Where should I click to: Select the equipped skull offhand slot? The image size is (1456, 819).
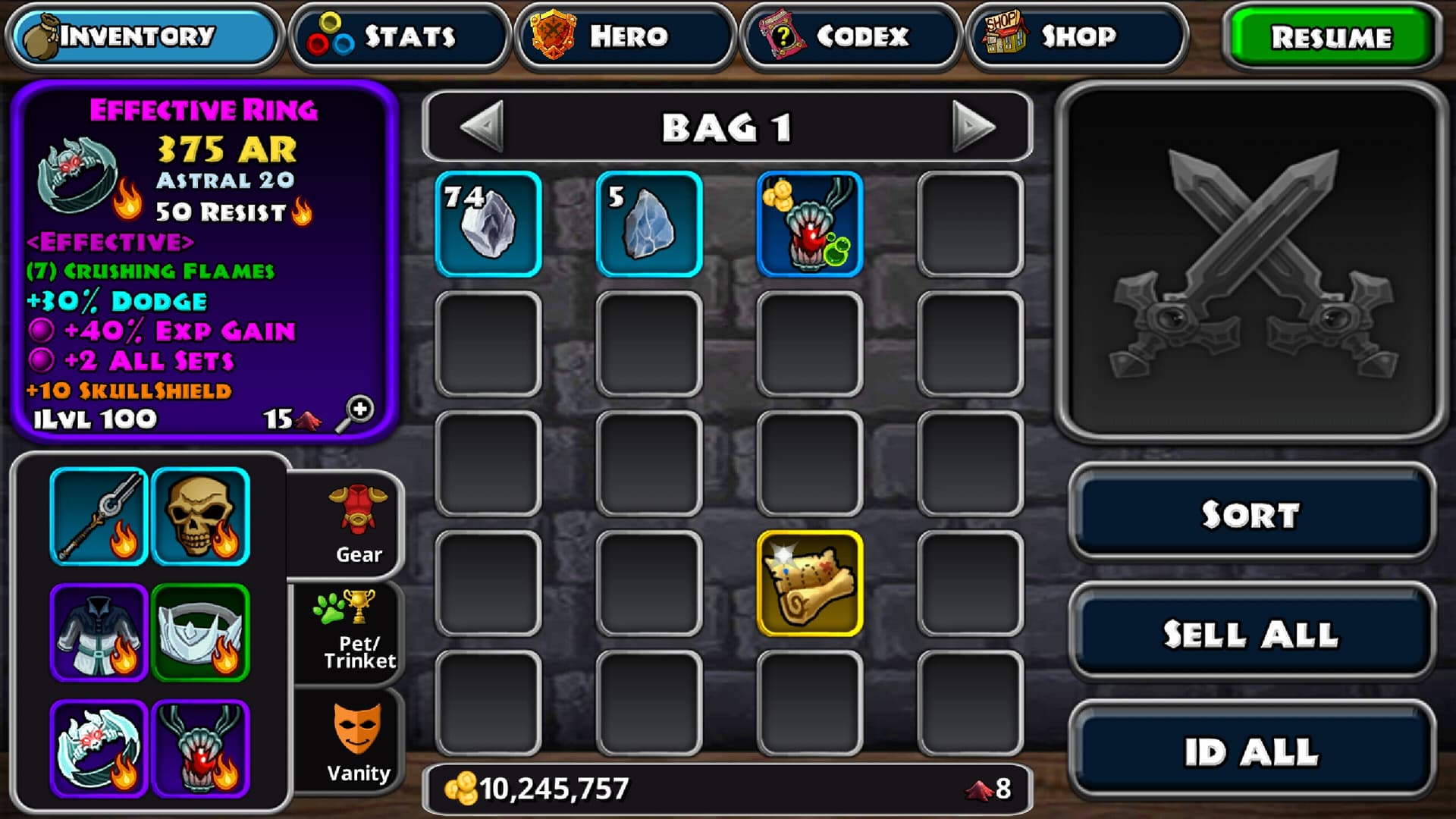point(200,516)
